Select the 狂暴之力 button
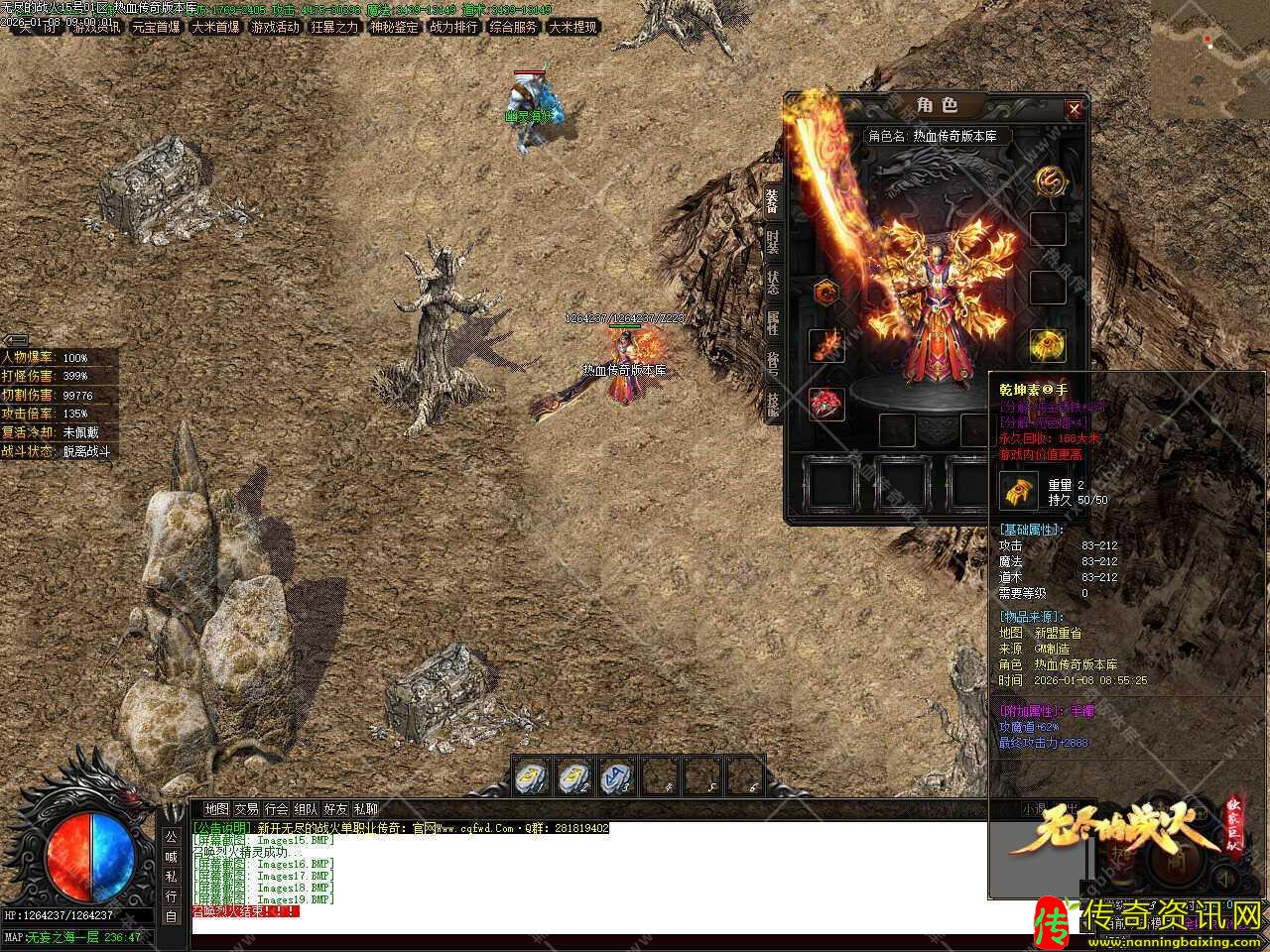The image size is (1270, 952). [x=334, y=27]
